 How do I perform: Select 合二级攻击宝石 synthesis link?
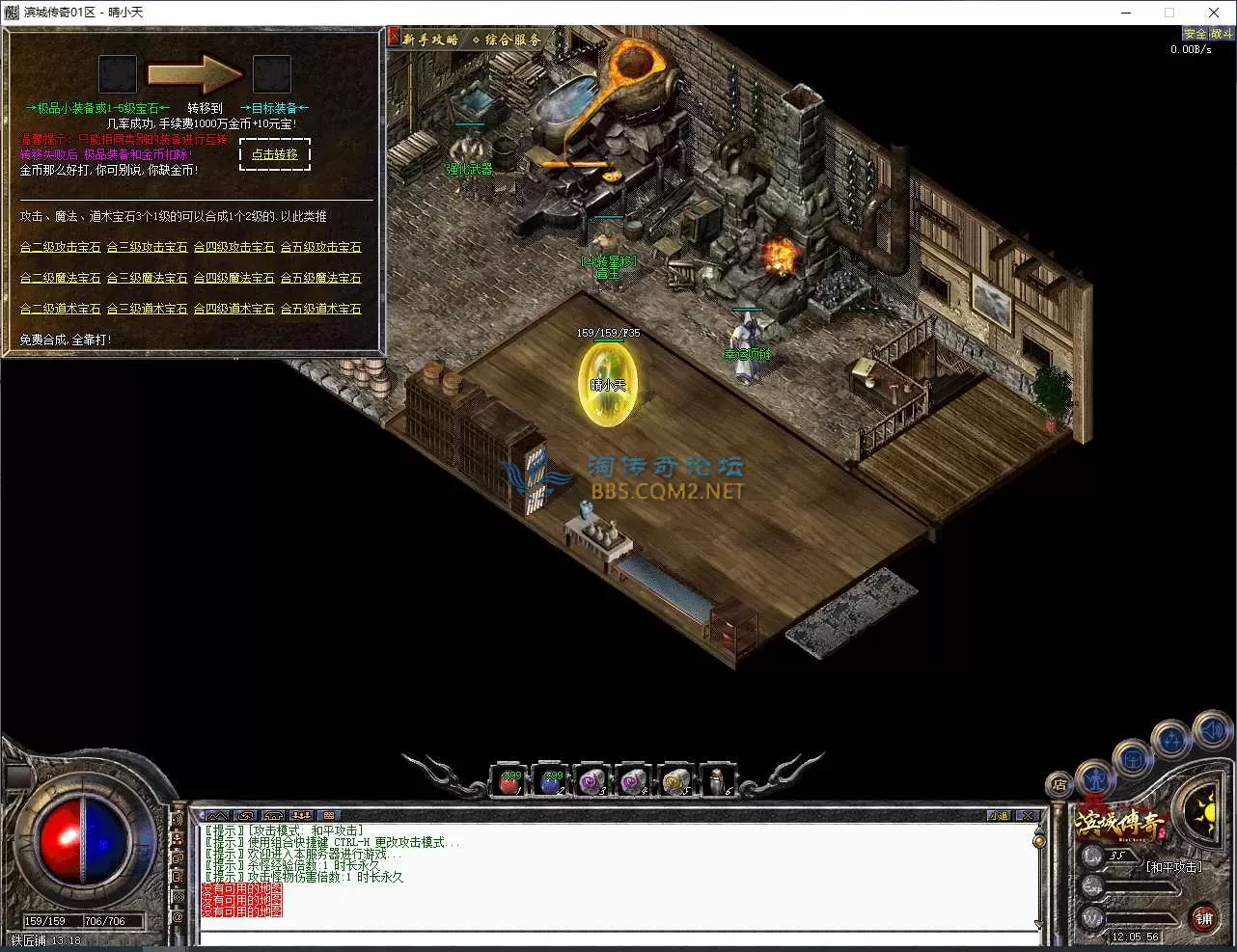coord(61,247)
